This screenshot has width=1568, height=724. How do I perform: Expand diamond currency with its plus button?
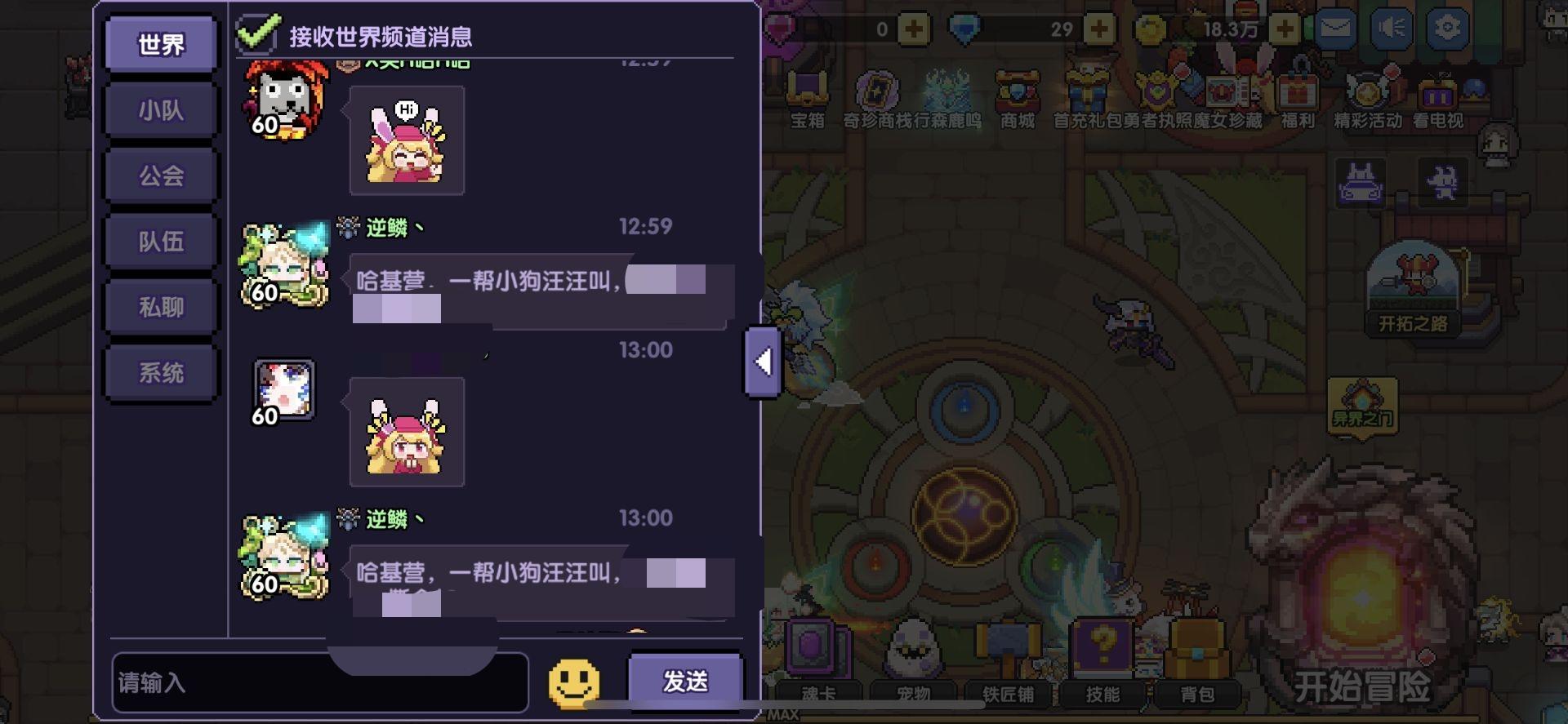(1098, 29)
